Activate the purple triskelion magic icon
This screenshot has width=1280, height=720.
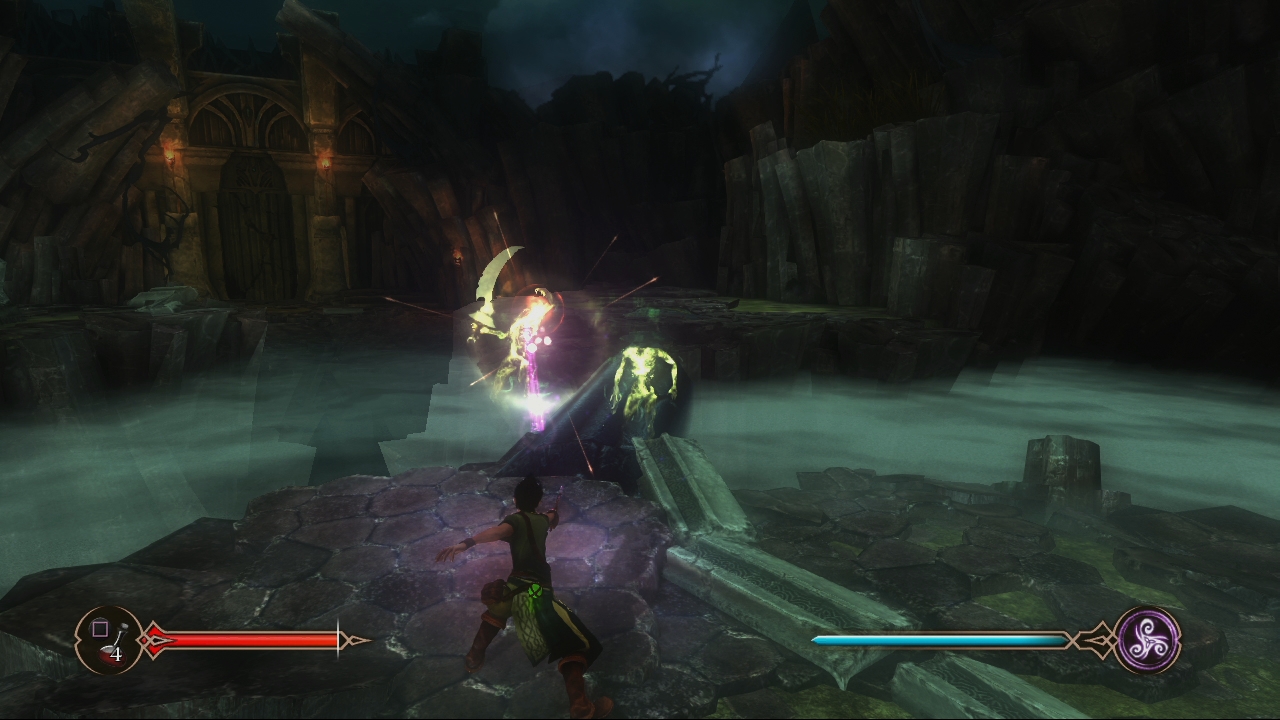point(1146,640)
